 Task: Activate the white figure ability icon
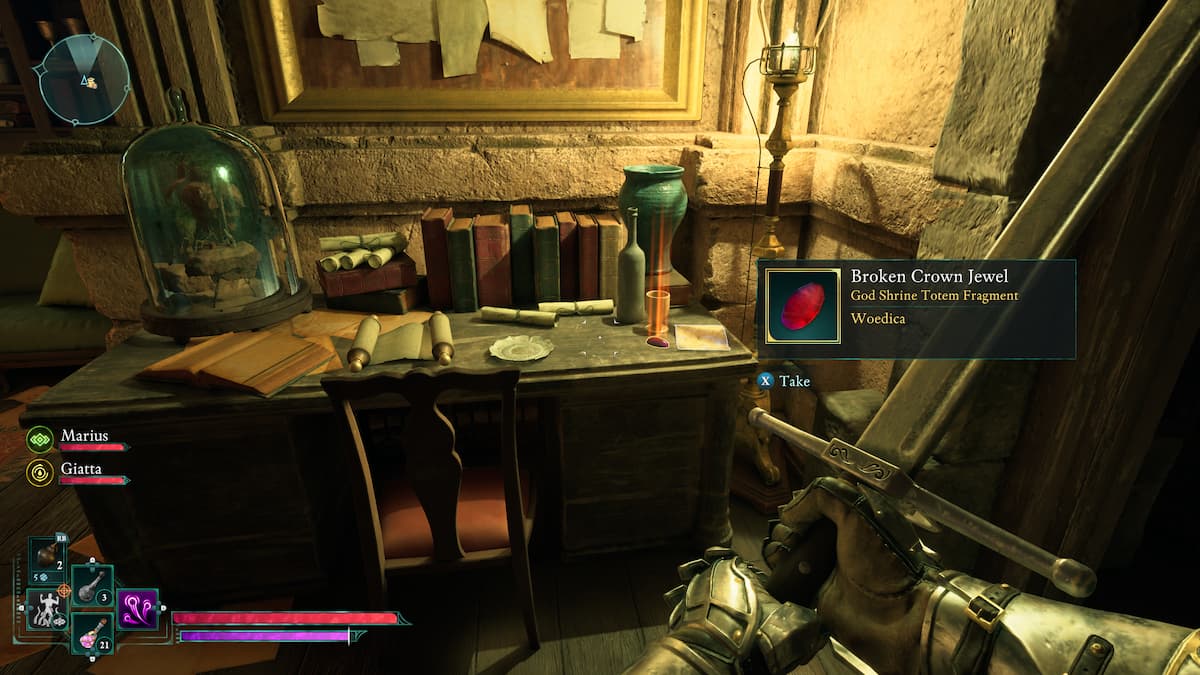coord(47,609)
